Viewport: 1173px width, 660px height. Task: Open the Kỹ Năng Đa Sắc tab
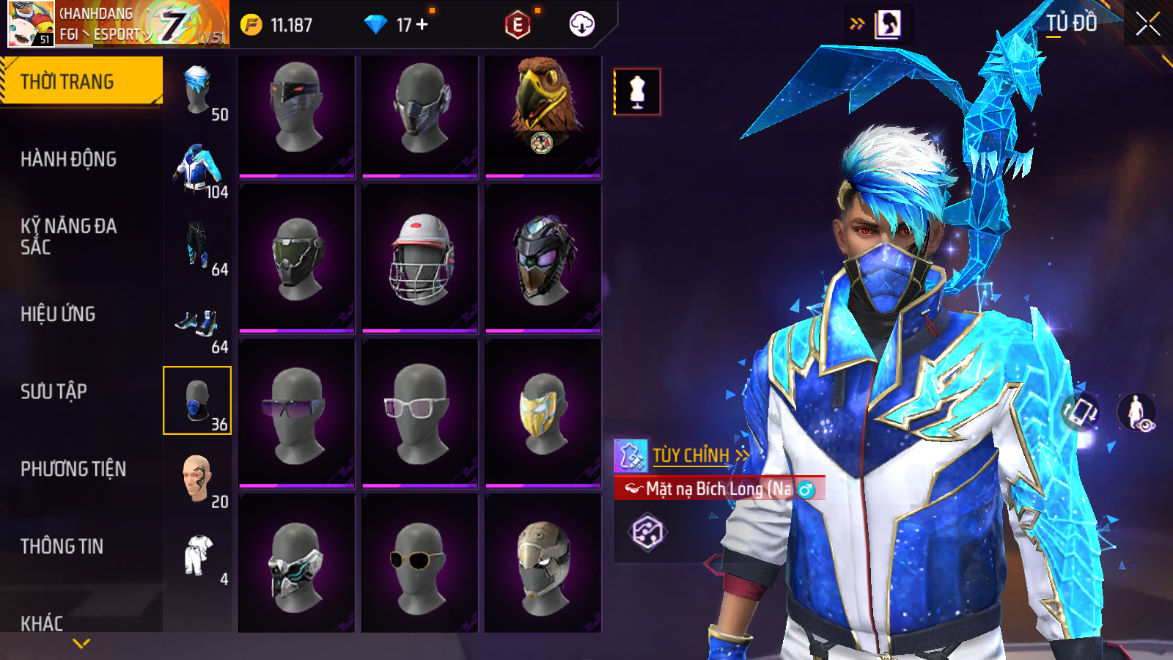69,236
